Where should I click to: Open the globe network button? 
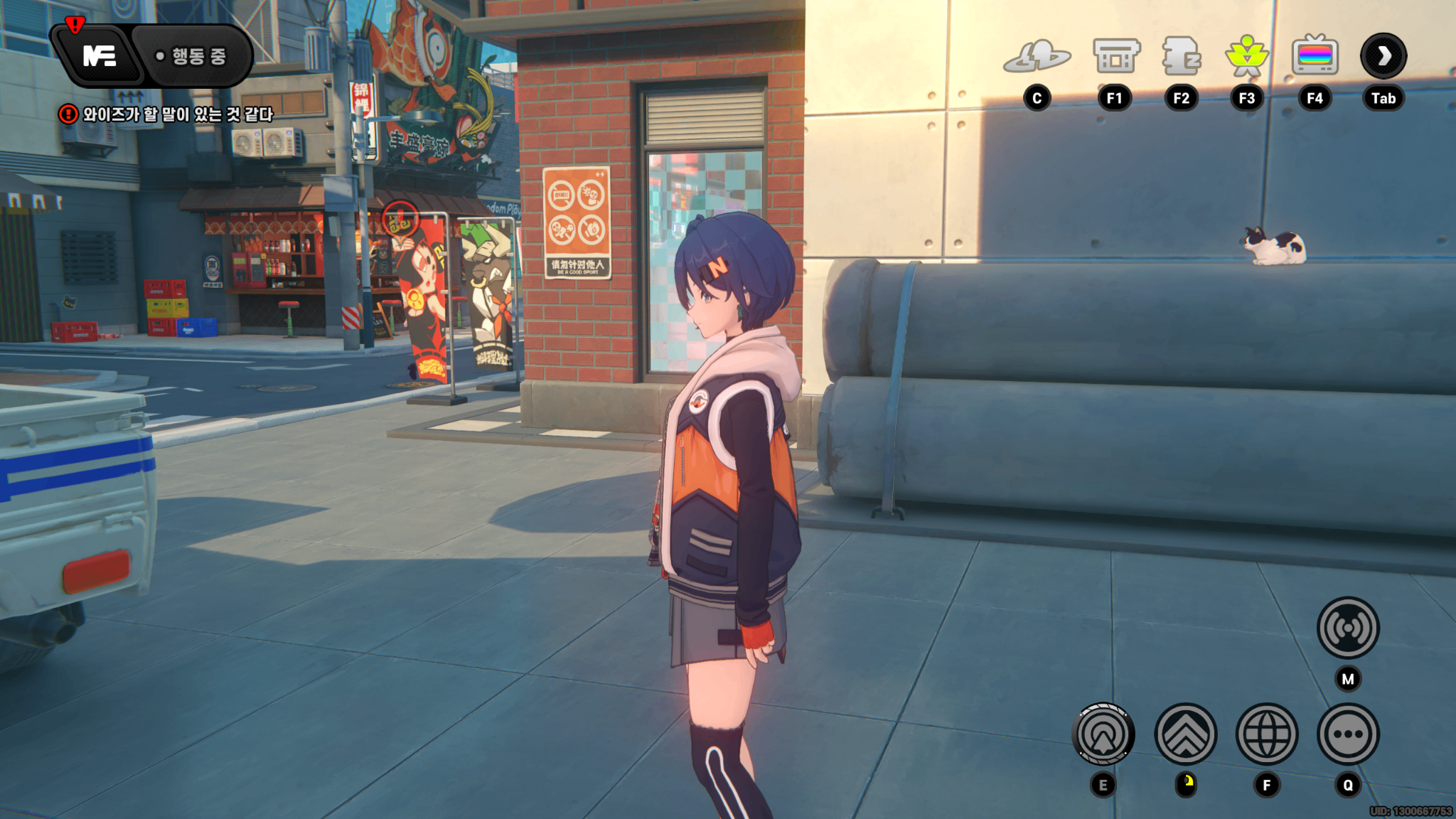click(x=1267, y=734)
